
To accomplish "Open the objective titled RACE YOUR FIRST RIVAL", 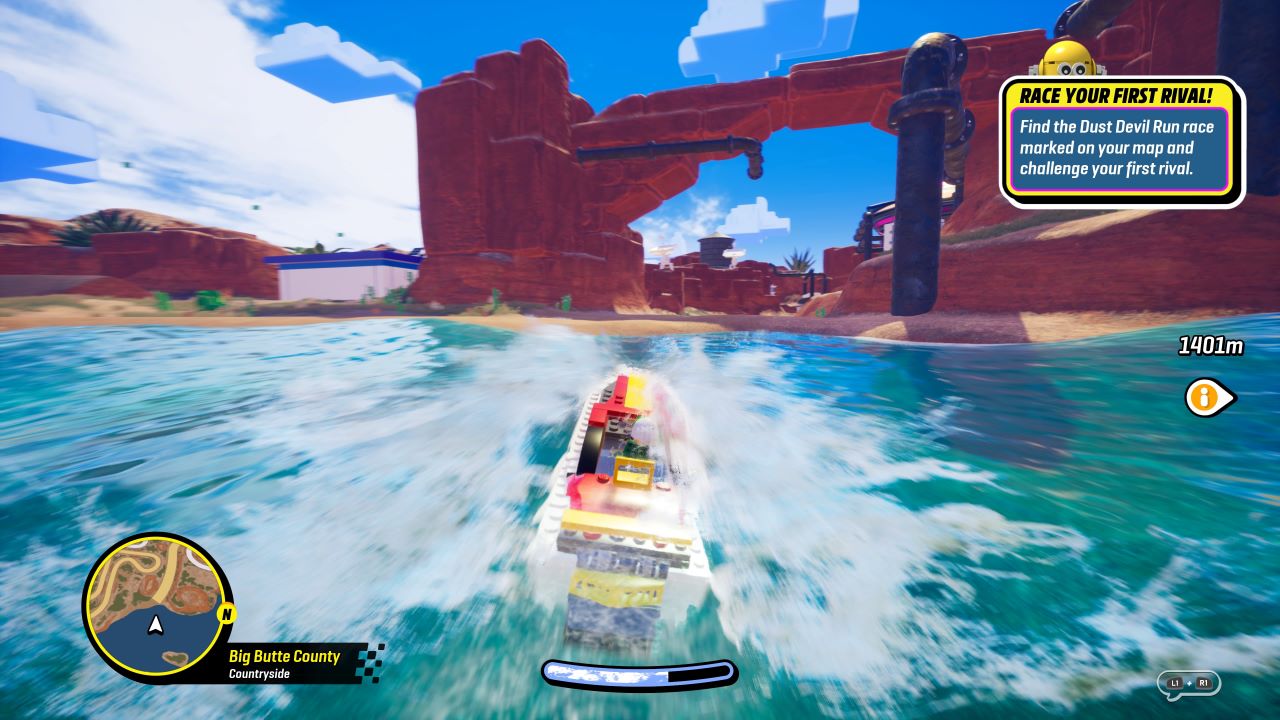I will click(1119, 96).
